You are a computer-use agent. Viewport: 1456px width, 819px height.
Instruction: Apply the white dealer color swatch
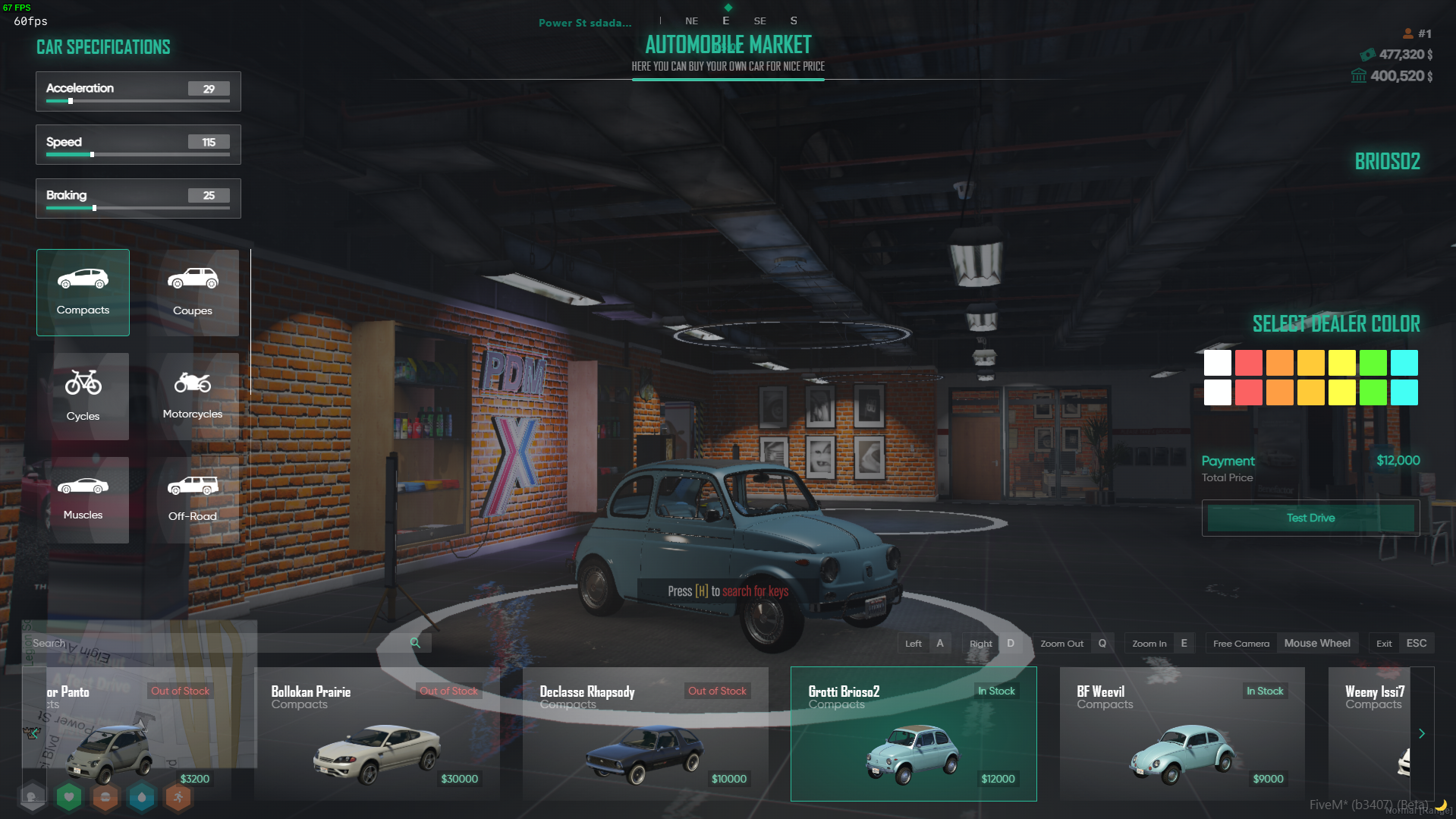[x=1217, y=363]
